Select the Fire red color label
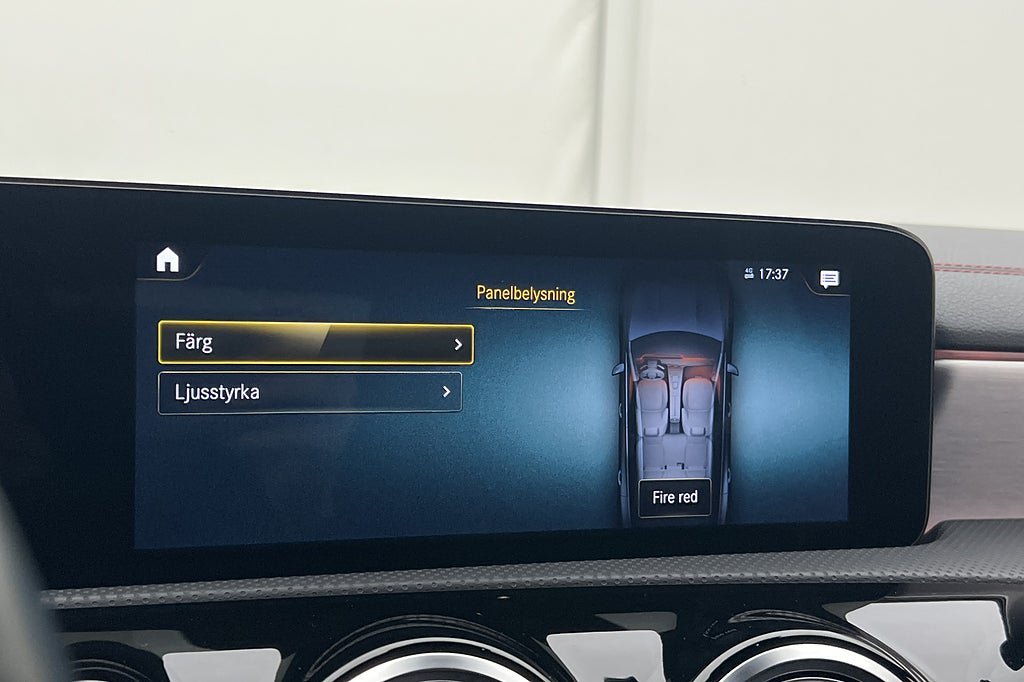The height and width of the screenshot is (682, 1024). pos(675,497)
